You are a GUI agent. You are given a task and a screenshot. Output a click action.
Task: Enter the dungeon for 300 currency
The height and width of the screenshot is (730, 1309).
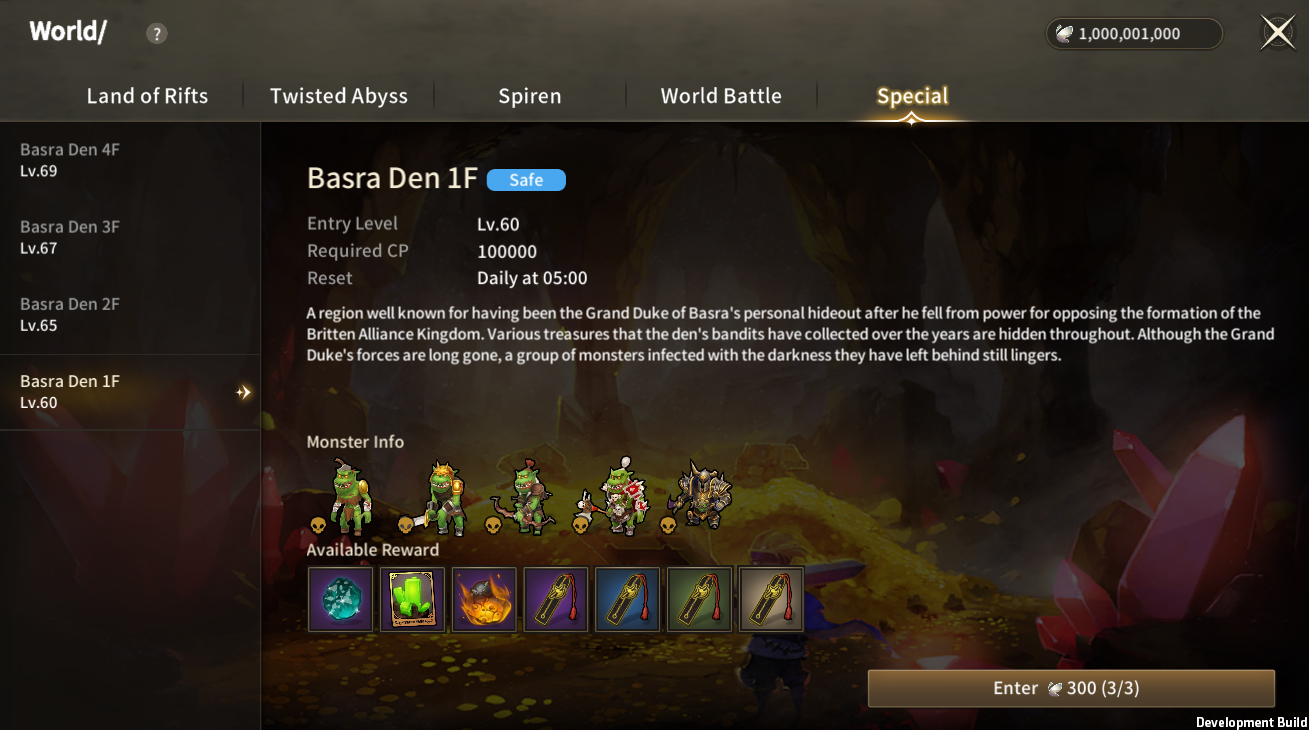pyautogui.click(x=1071, y=688)
